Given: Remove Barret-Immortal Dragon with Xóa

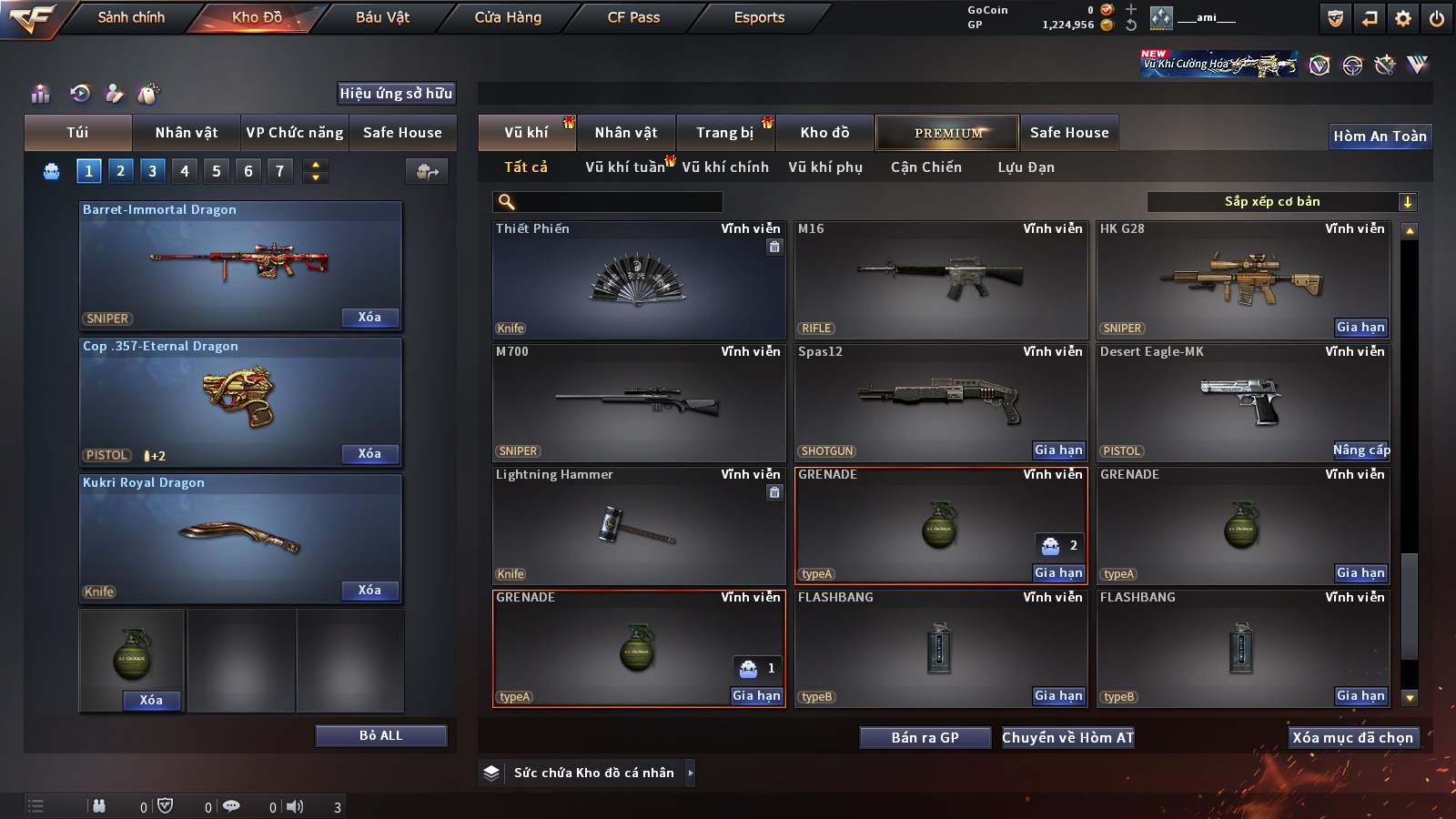Looking at the screenshot, I should [x=369, y=318].
